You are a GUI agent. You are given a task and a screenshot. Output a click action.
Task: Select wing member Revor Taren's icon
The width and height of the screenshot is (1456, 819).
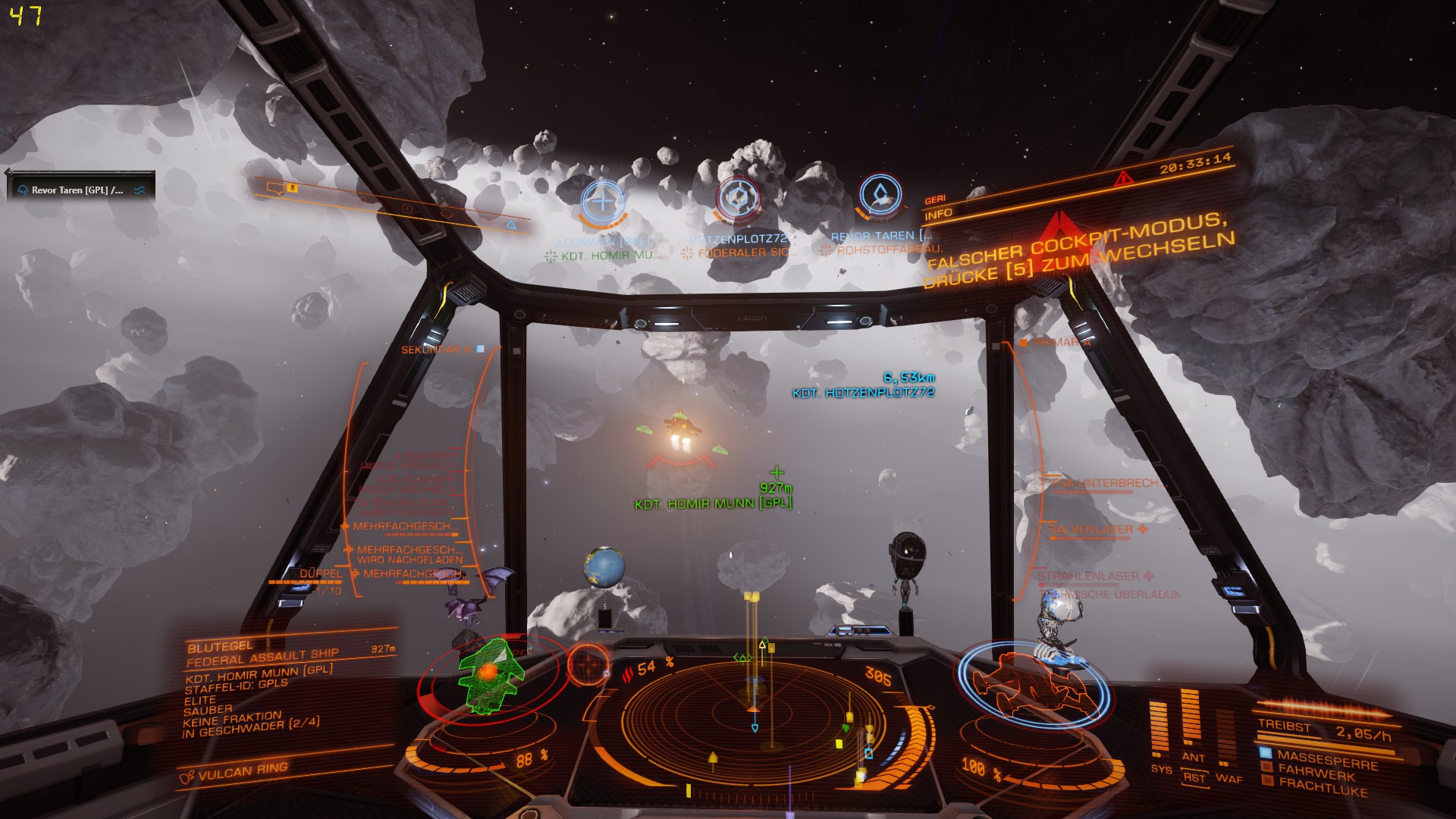pos(880,195)
